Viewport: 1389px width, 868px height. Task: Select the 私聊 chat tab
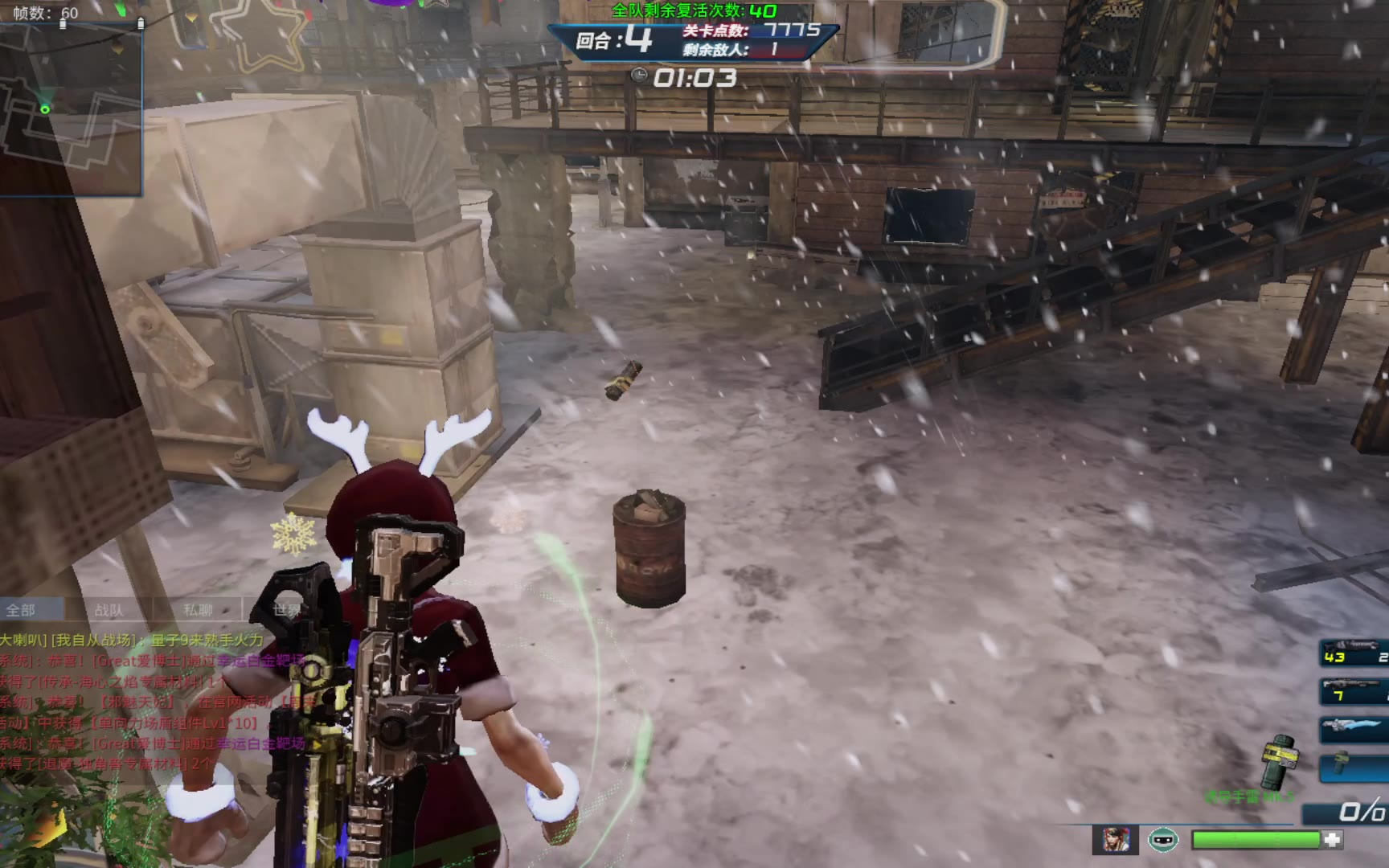coord(198,610)
